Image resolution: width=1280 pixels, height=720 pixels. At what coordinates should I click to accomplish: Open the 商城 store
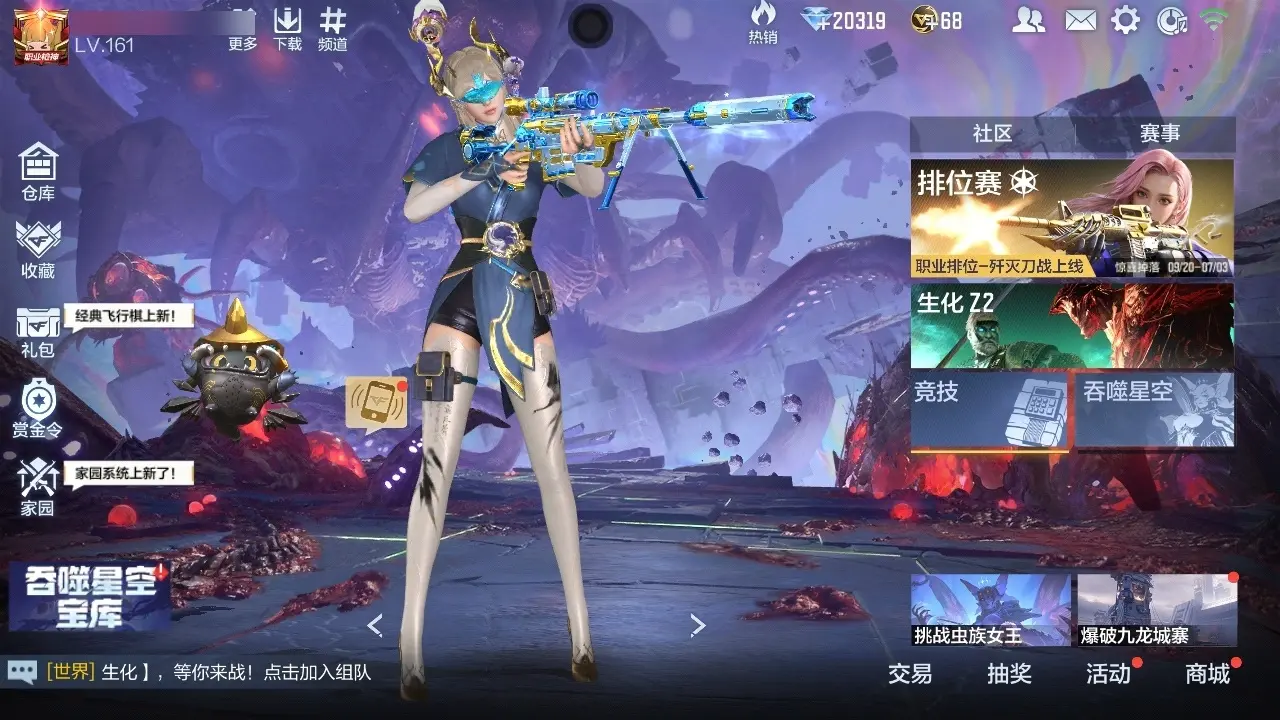1208,674
